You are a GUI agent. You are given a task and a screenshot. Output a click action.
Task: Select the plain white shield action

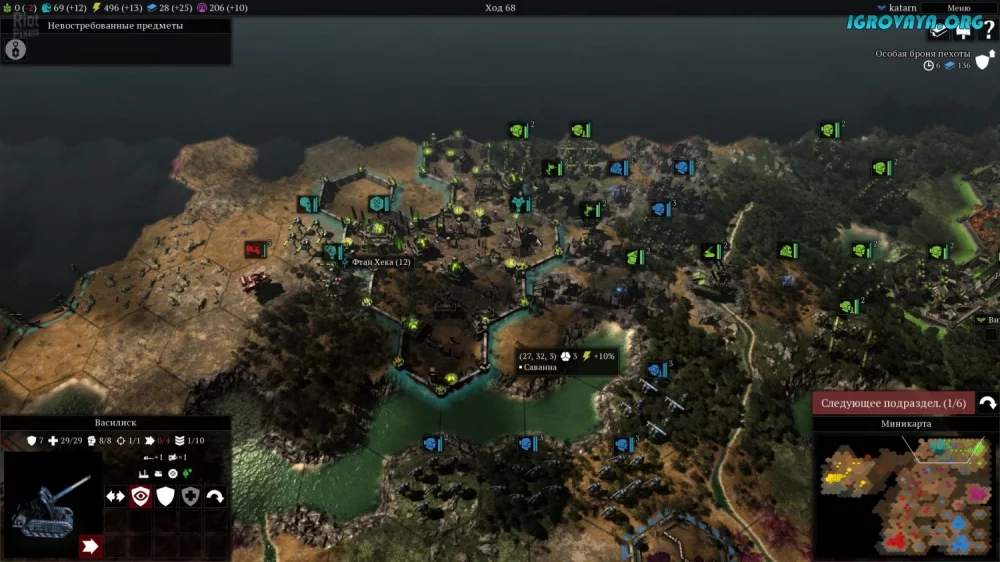coord(166,496)
